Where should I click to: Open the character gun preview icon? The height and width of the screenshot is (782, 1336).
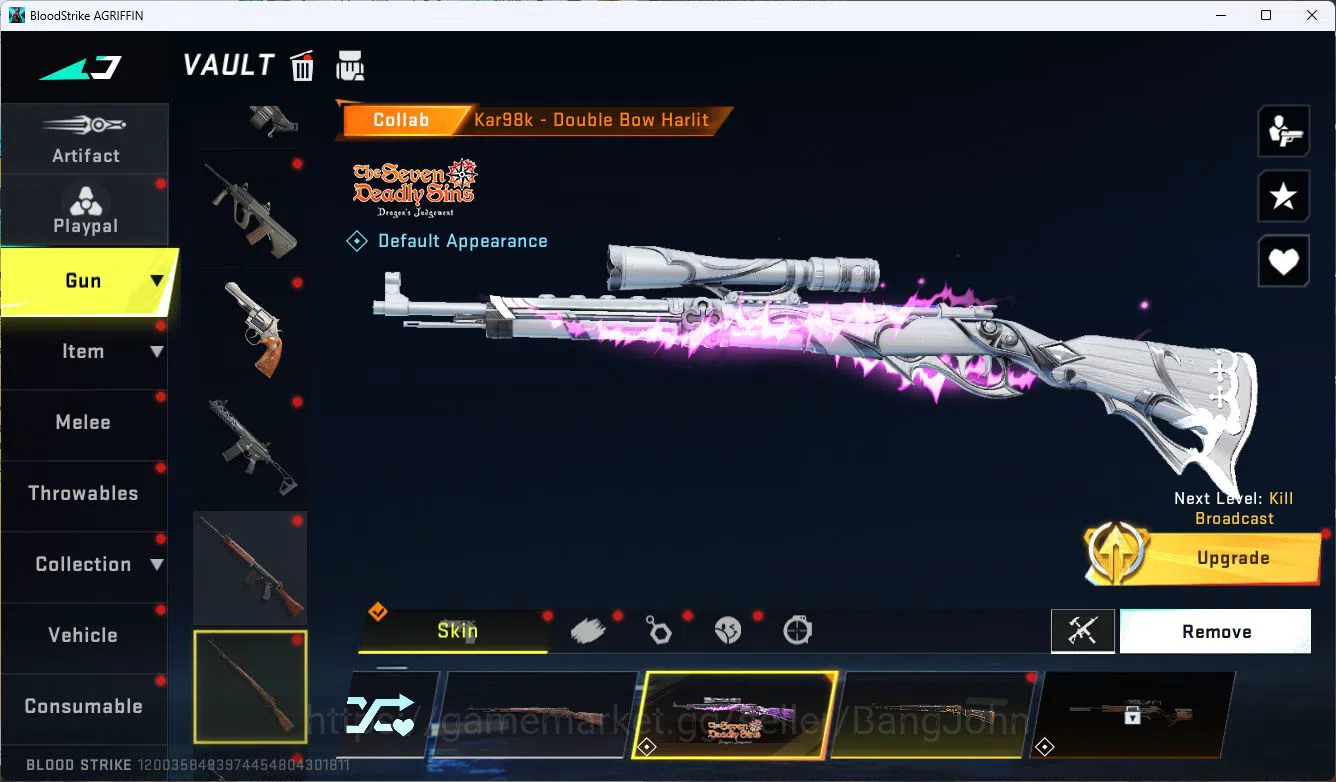1284,131
